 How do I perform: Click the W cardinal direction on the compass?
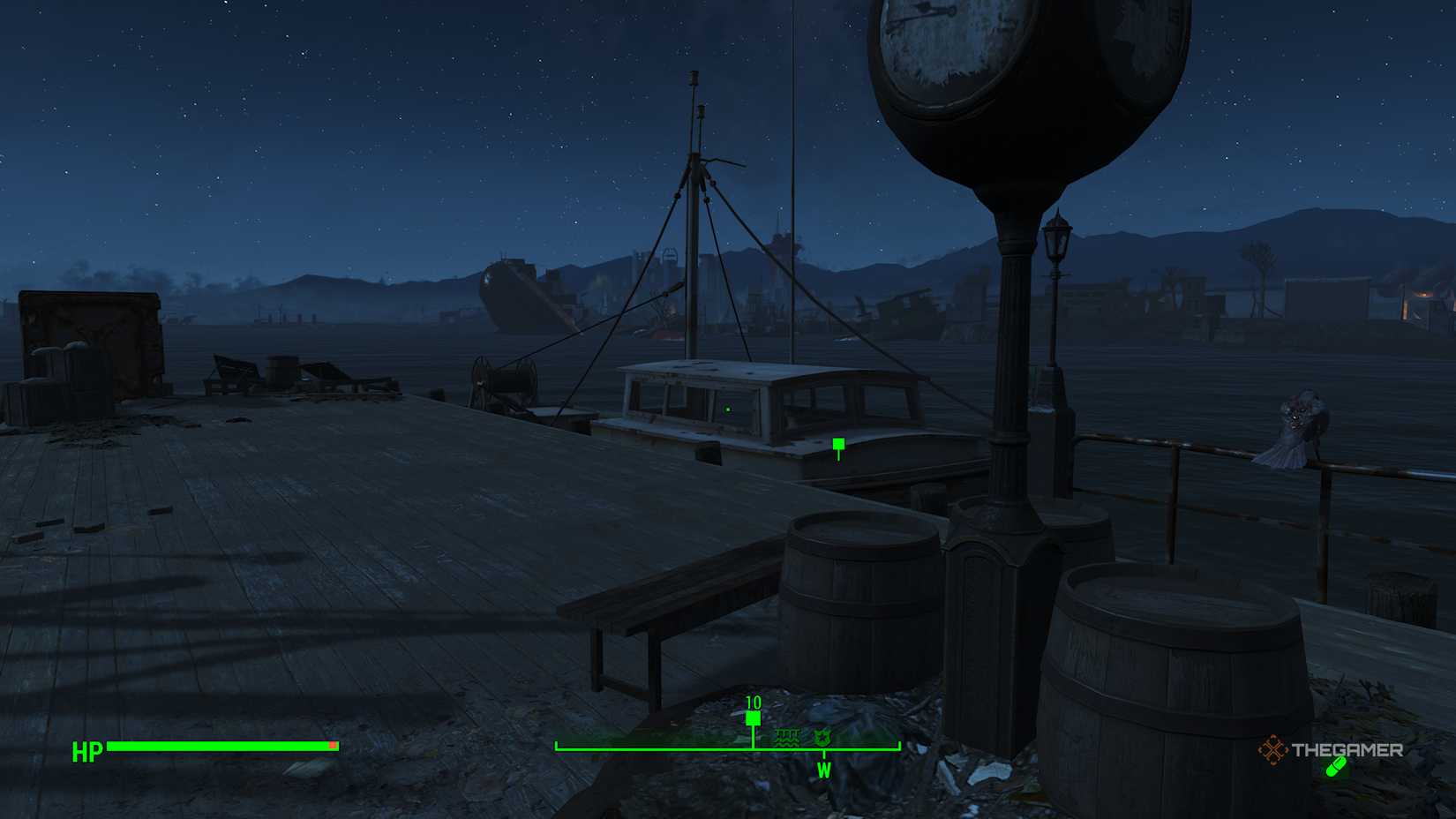826,769
